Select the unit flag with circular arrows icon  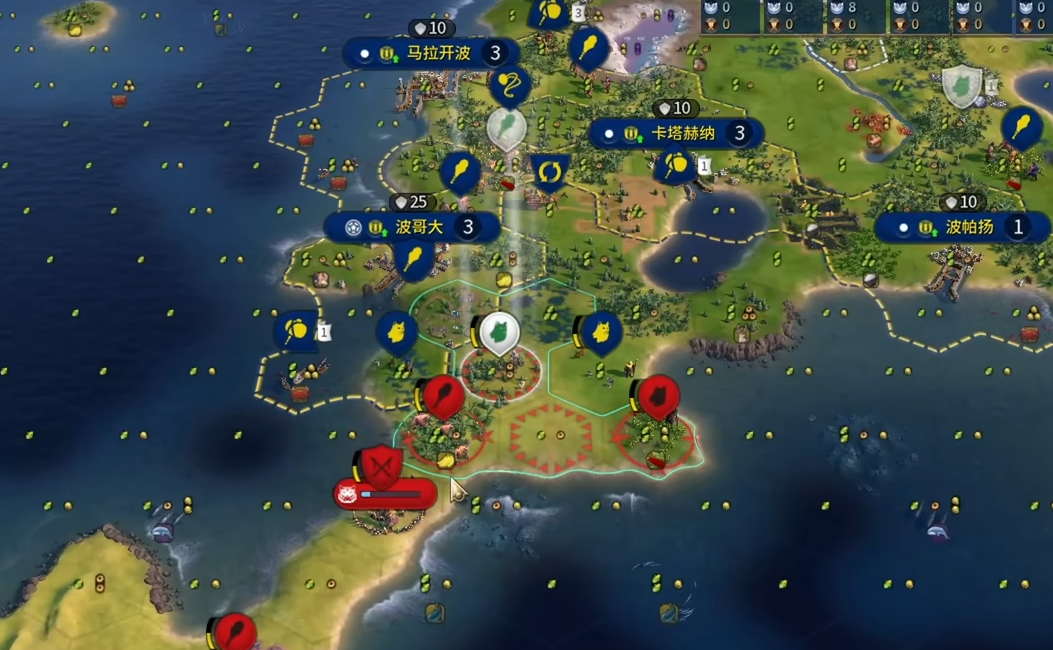(x=548, y=172)
